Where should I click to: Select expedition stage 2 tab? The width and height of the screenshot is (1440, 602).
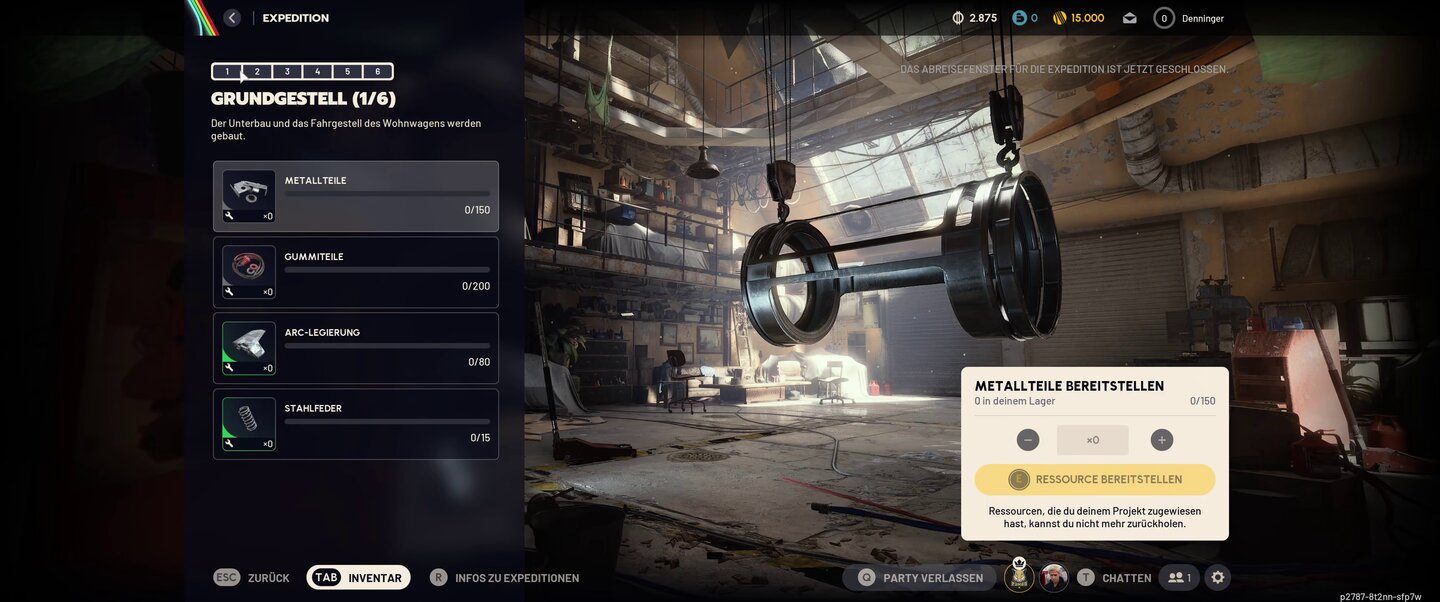pos(257,71)
